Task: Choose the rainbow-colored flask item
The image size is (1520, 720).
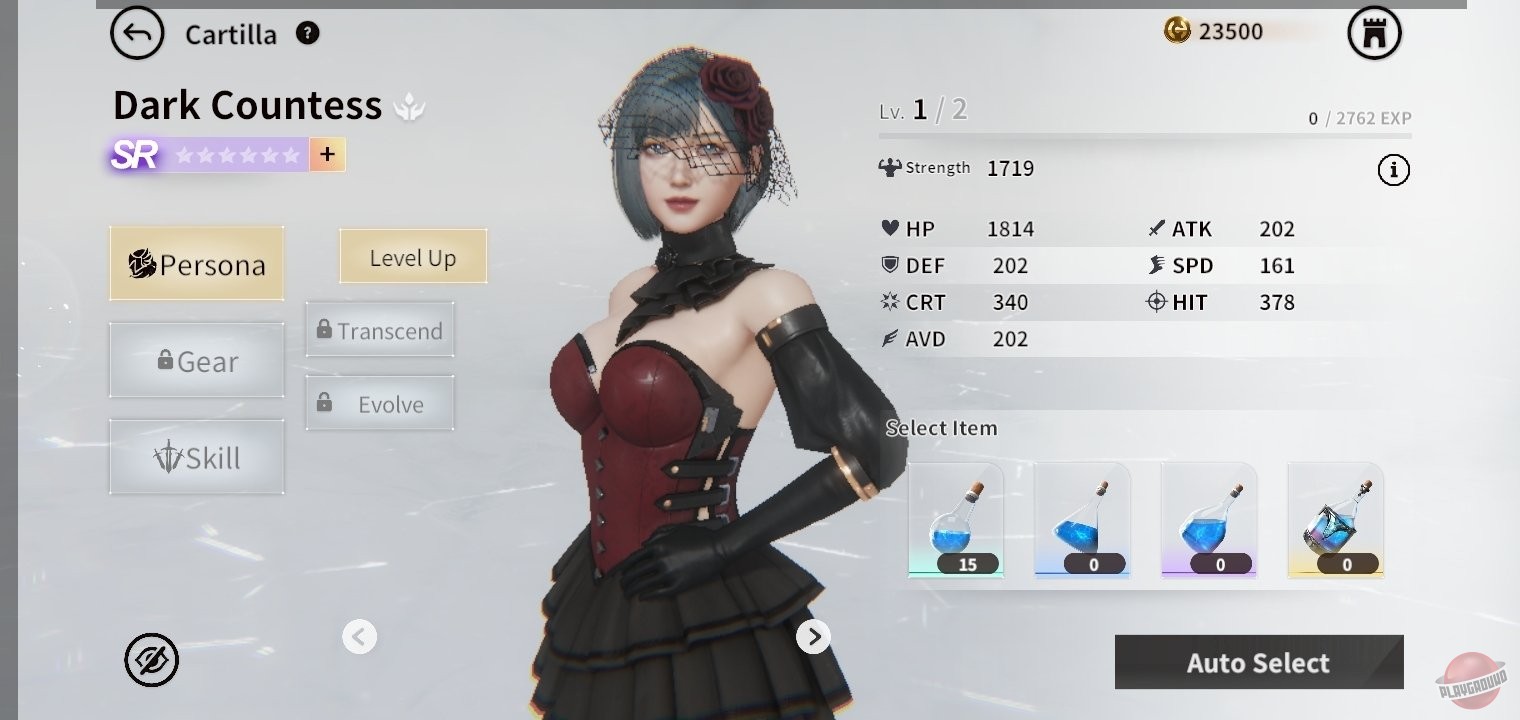Action: pyautogui.click(x=1336, y=520)
